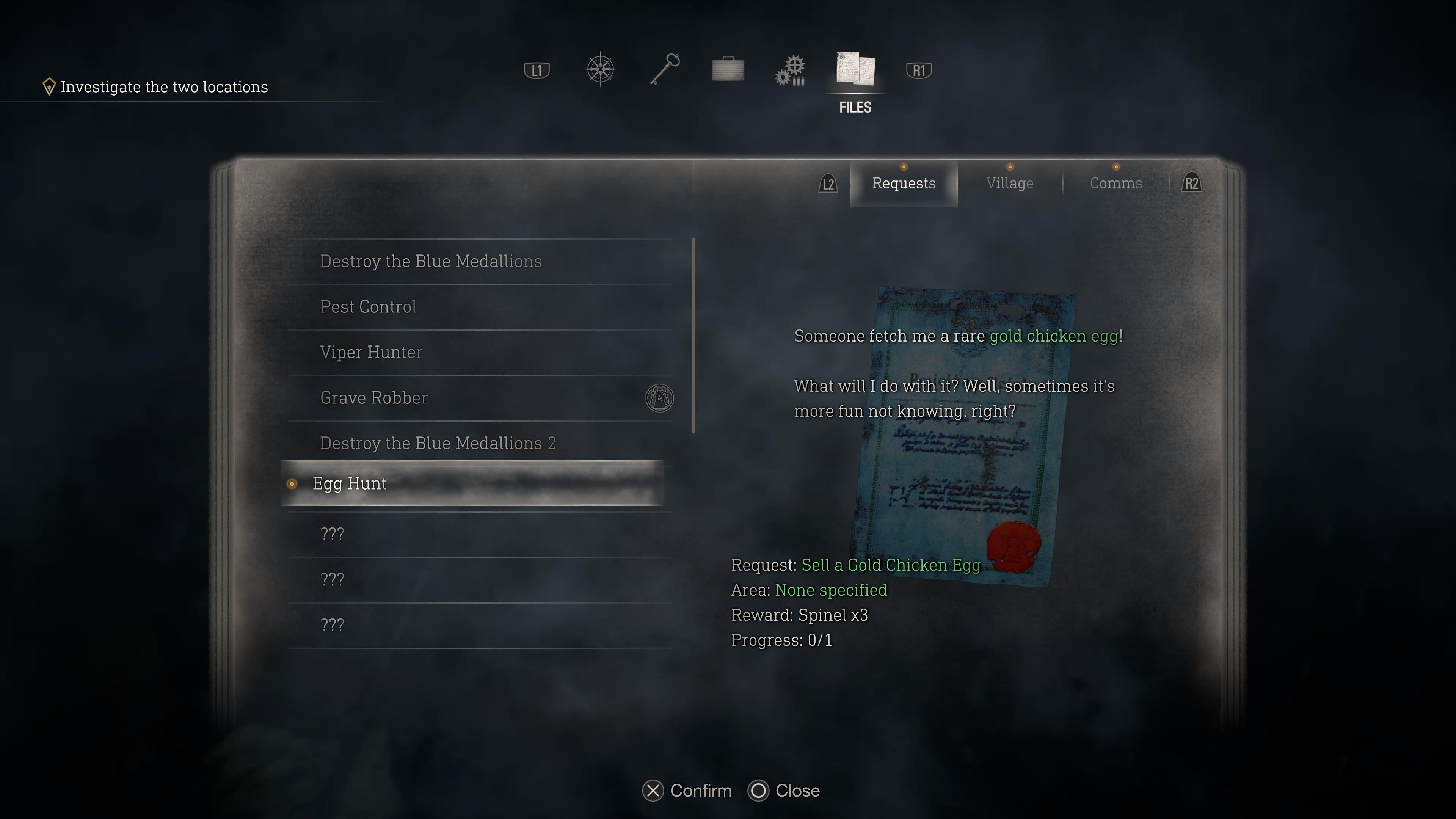This screenshot has height=819, width=1456.
Task: Open the compass map menu icon
Action: tap(600, 70)
